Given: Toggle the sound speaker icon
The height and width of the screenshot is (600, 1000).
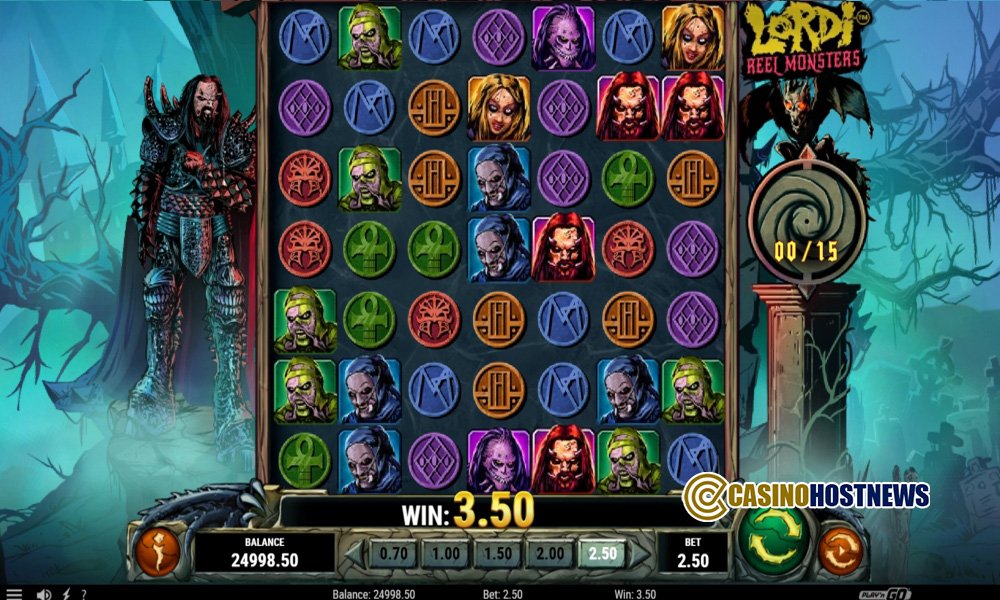Looking at the screenshot, I should point(44,593).
